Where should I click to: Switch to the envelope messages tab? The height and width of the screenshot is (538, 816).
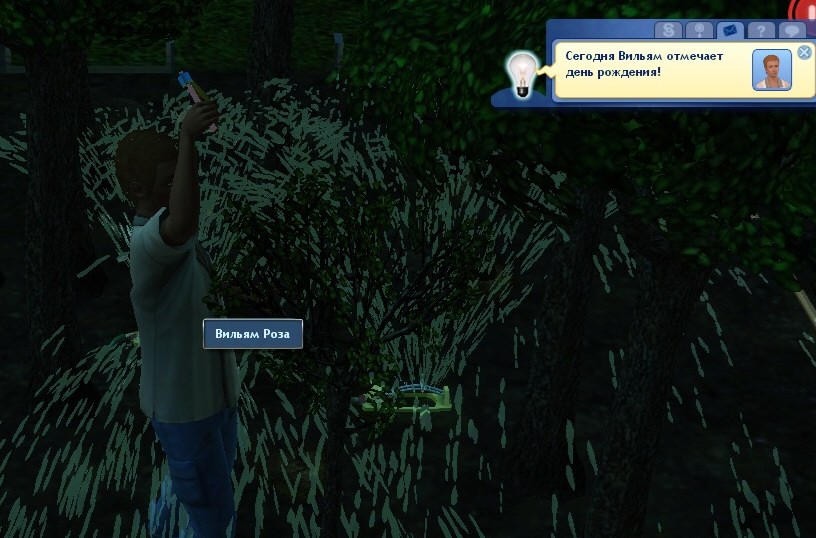[x=730, y=30]
